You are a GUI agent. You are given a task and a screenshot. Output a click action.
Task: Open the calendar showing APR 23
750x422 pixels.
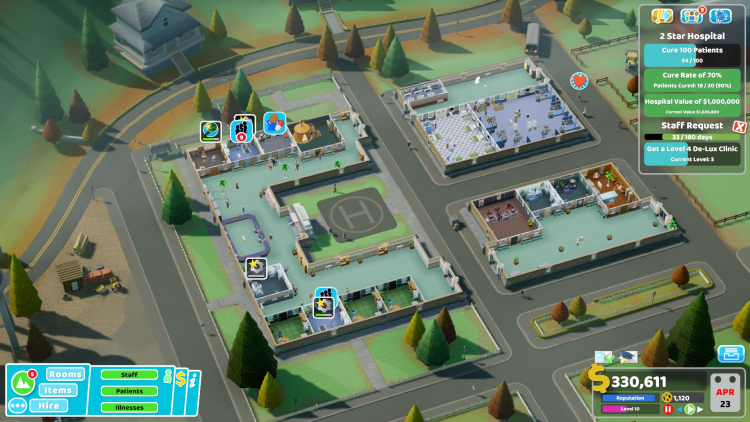[725, 392]
